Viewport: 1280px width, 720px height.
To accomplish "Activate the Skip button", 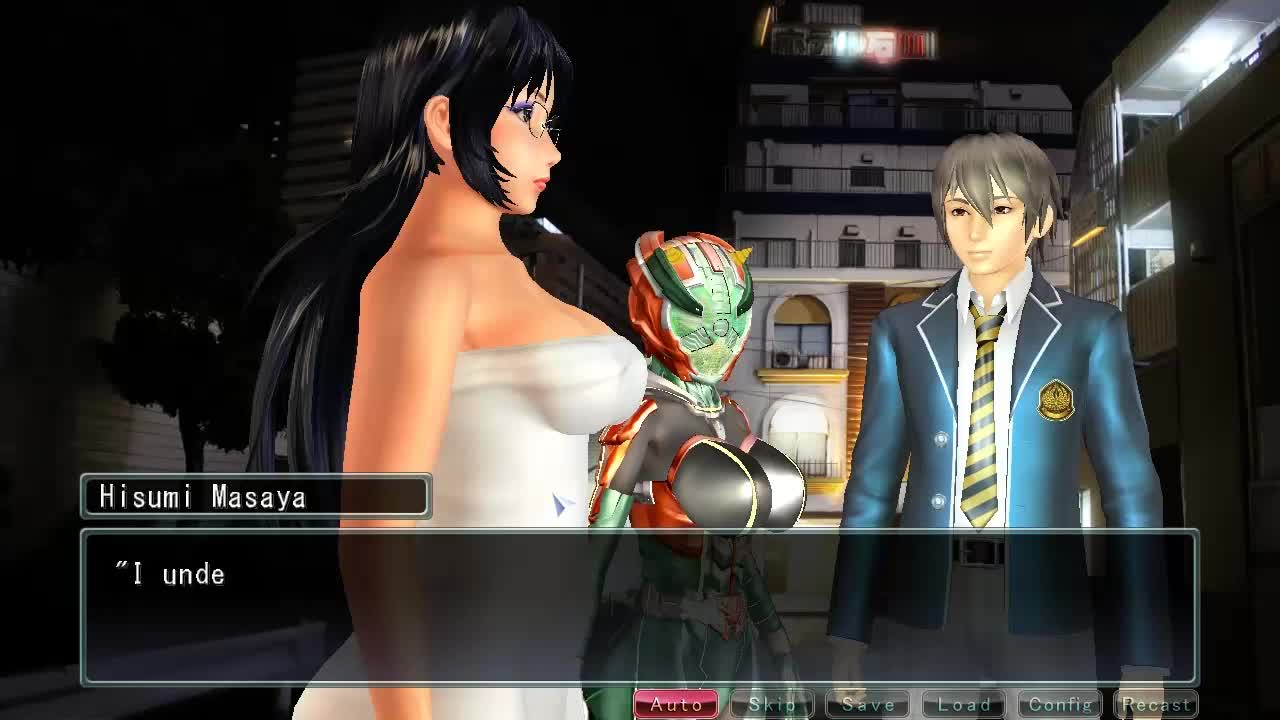I will pyautogui.click(x=772, y=705).
